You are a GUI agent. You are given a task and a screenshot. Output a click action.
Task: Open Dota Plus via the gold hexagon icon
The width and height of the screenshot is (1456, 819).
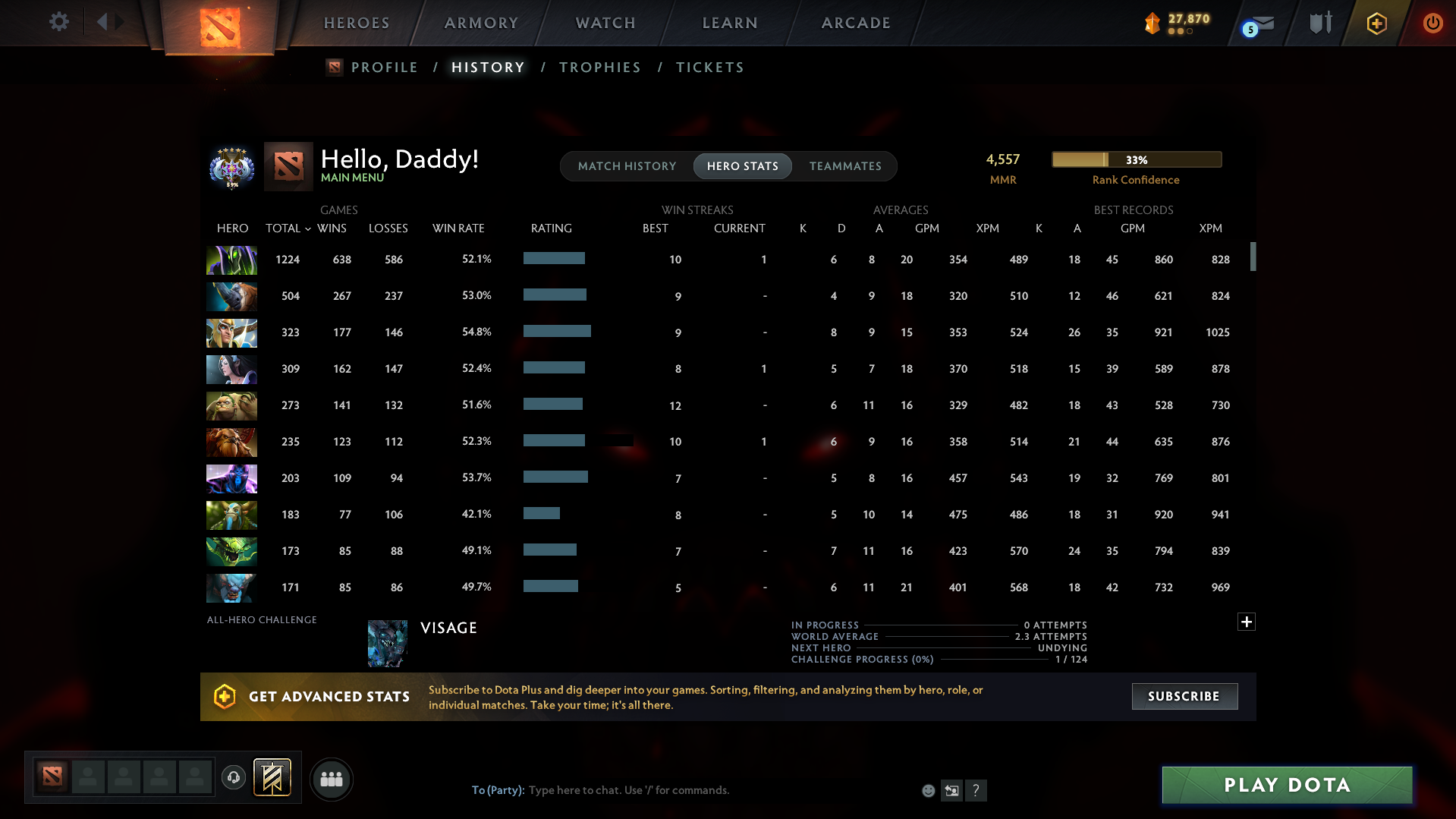1376,23
